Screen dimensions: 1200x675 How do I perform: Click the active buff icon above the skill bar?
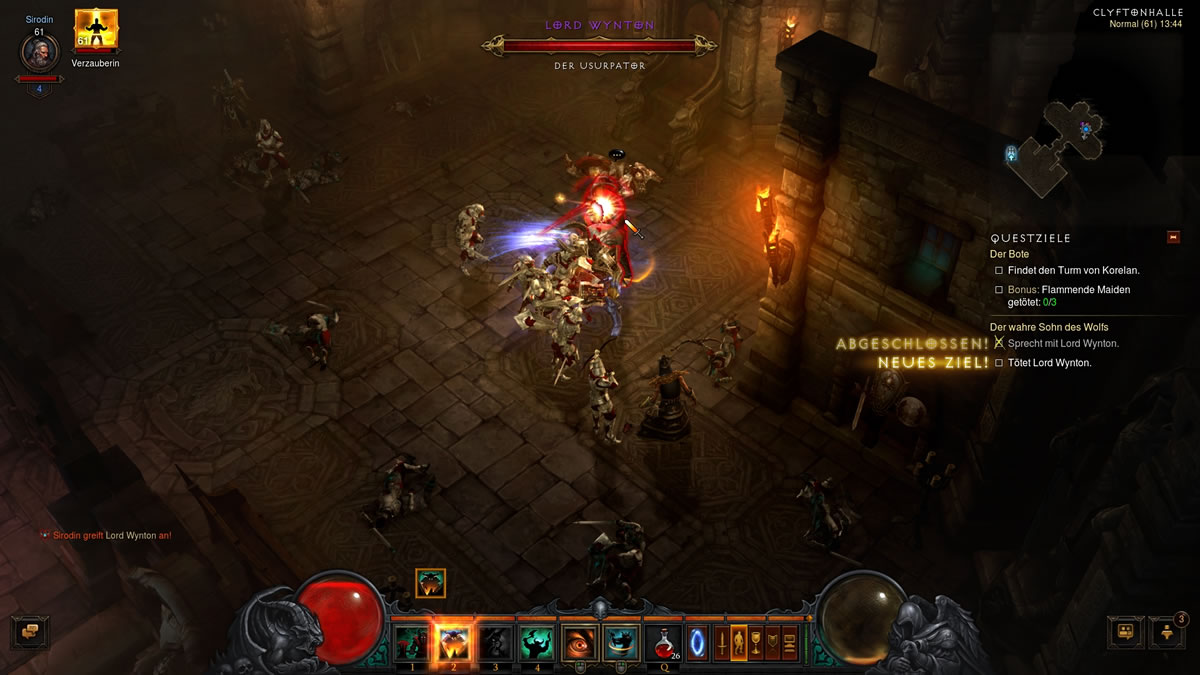point(430,583)
